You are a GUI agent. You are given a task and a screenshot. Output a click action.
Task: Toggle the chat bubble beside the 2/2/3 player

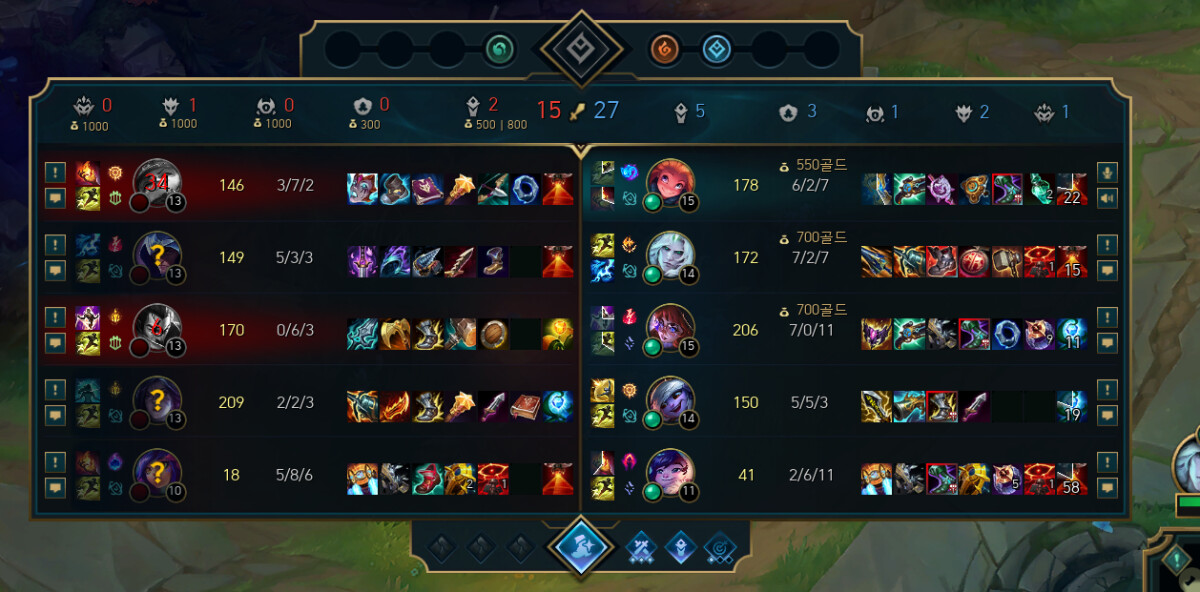click(x=55, y=415)
